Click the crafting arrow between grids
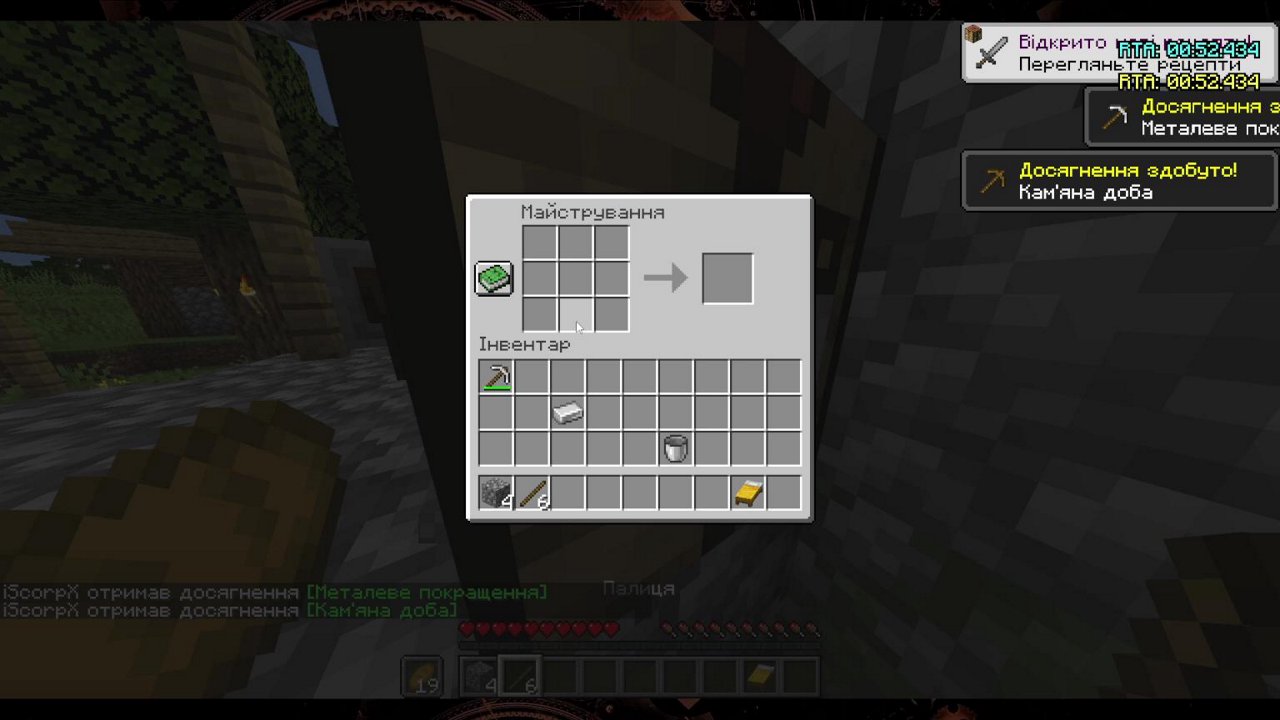 pos(665,278)
